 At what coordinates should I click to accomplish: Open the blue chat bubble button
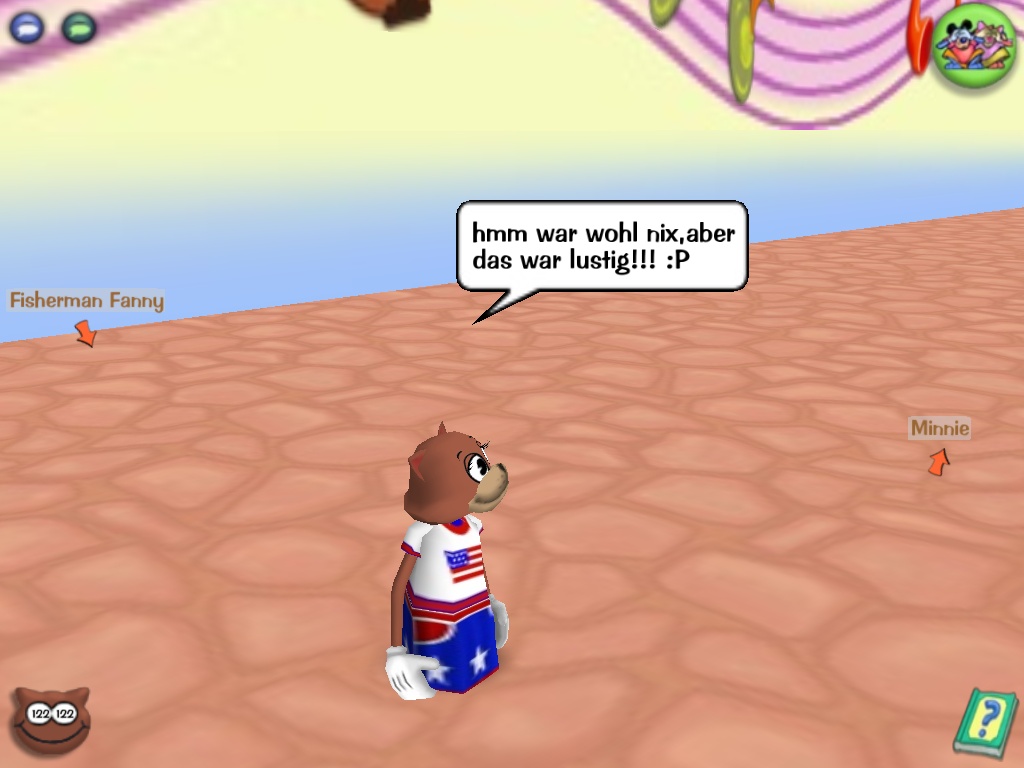(x=27, y=27)
